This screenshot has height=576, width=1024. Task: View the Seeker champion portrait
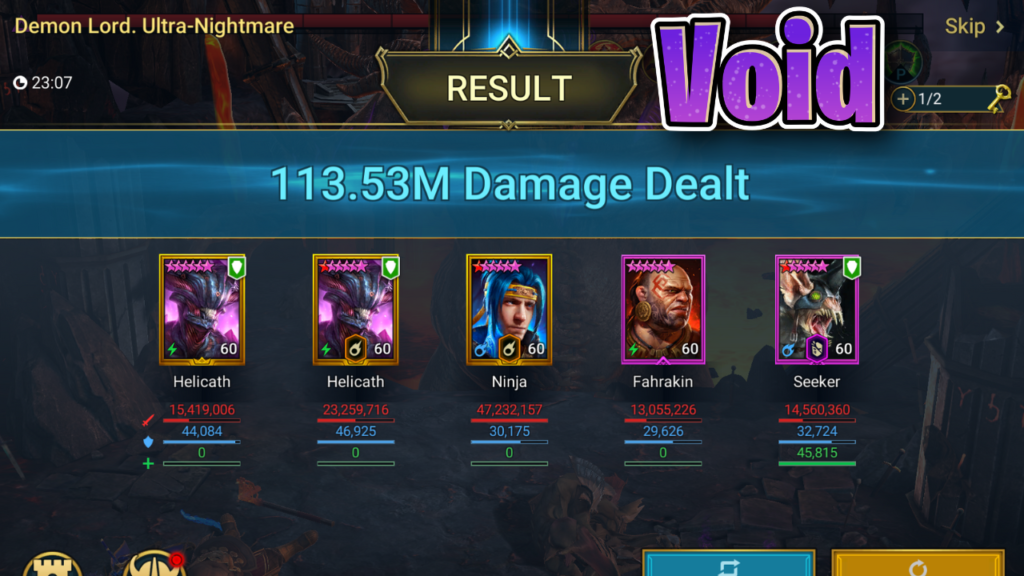point(817,310)
